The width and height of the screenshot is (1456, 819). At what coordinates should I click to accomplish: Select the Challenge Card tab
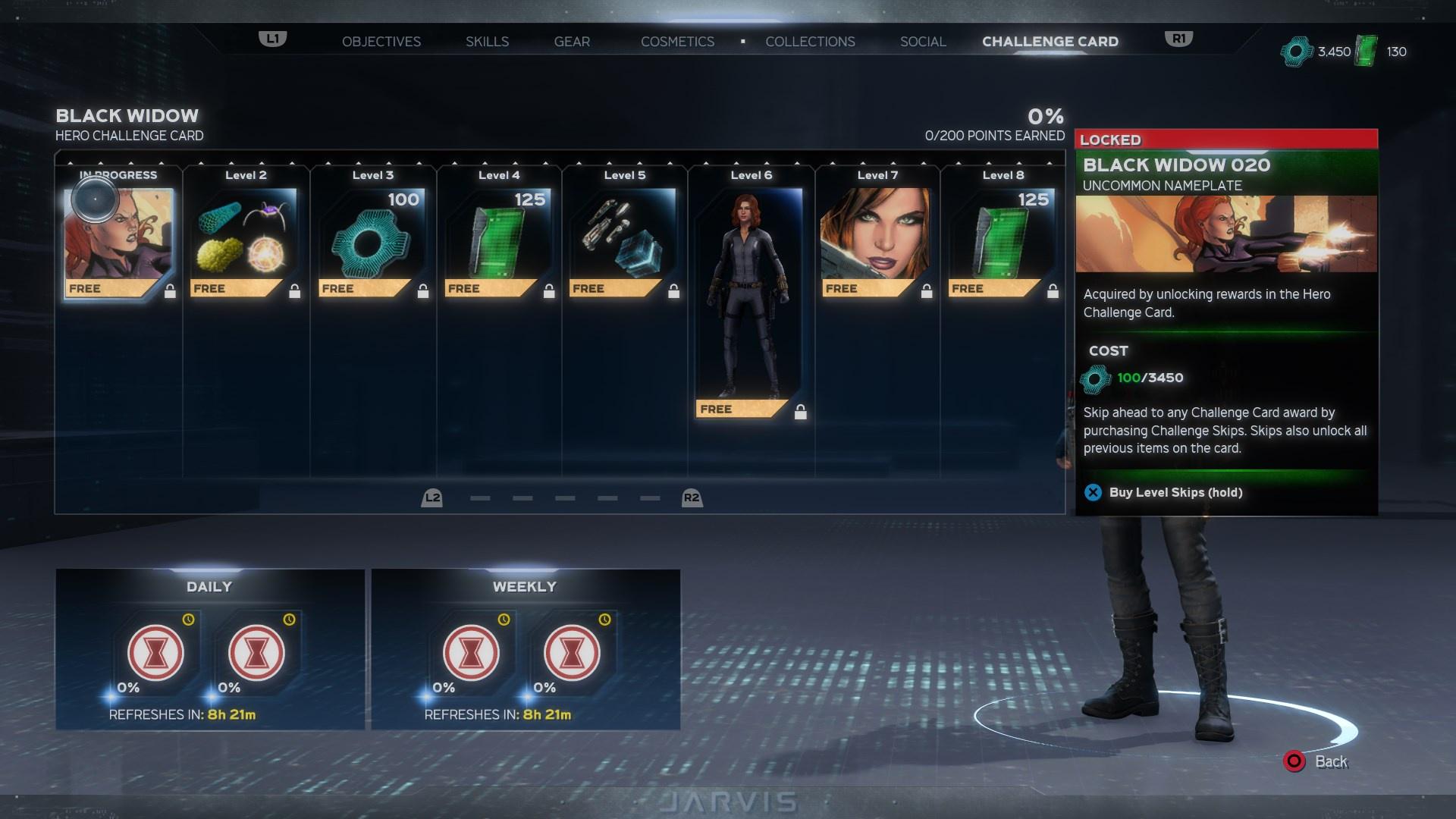1050,42
